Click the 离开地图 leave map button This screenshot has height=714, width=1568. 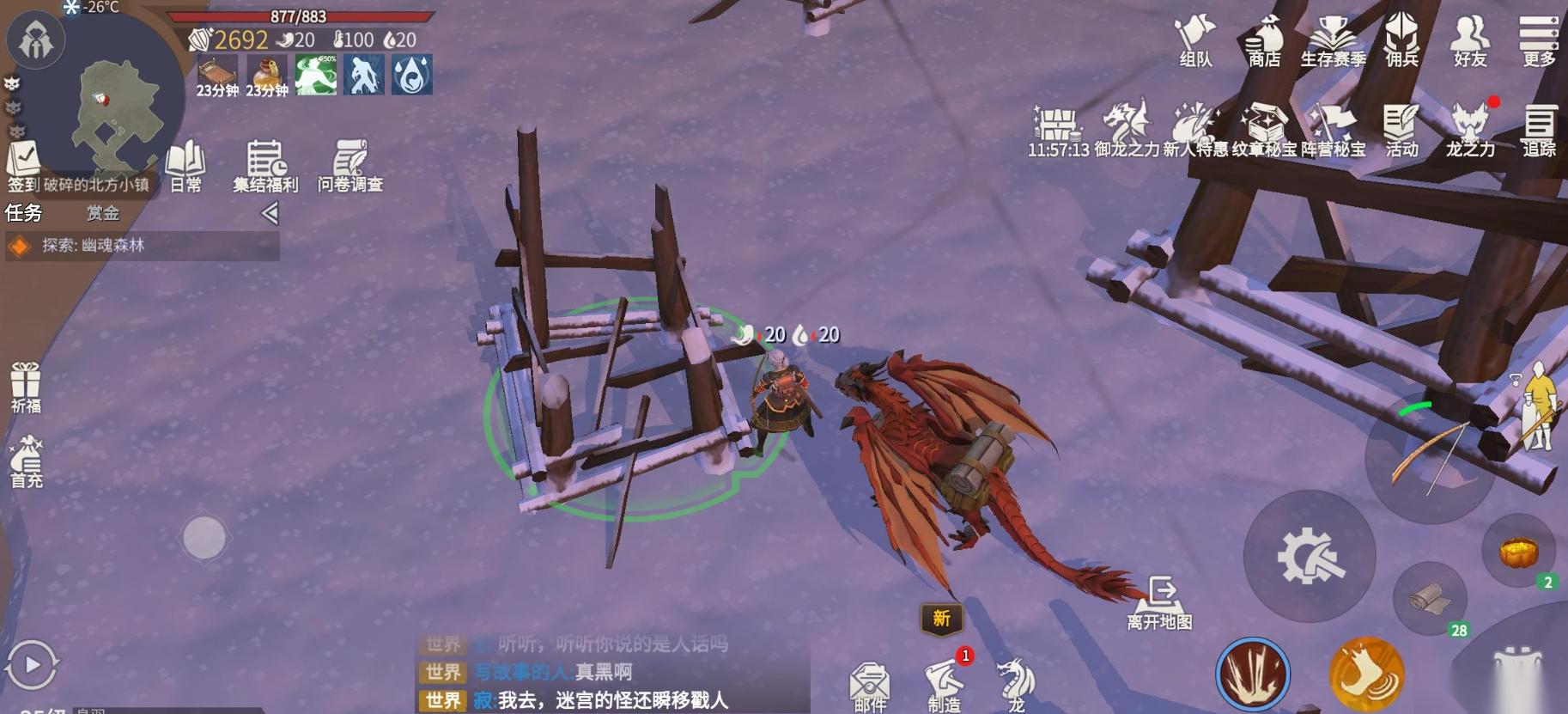[1162, 598]
